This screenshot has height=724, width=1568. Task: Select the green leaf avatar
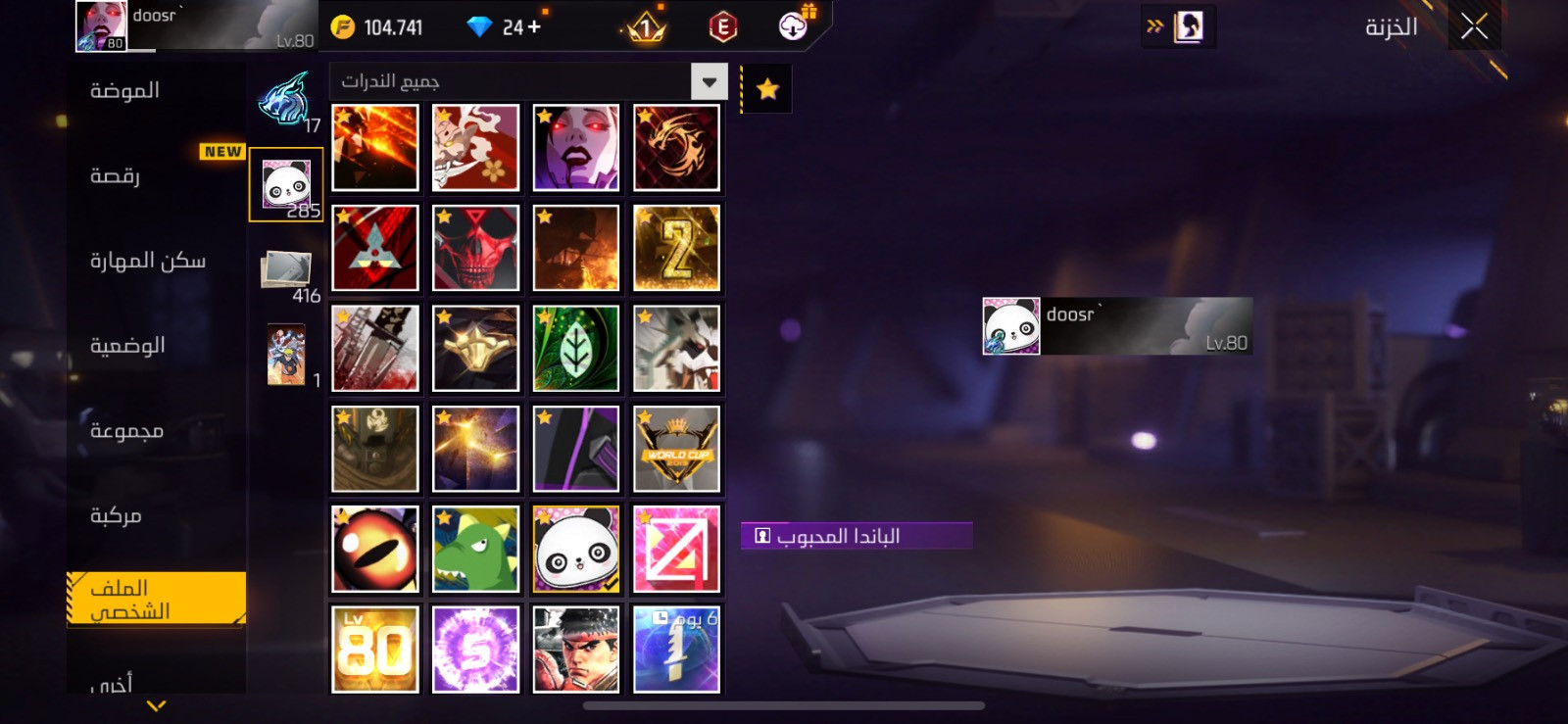[576, 349]
